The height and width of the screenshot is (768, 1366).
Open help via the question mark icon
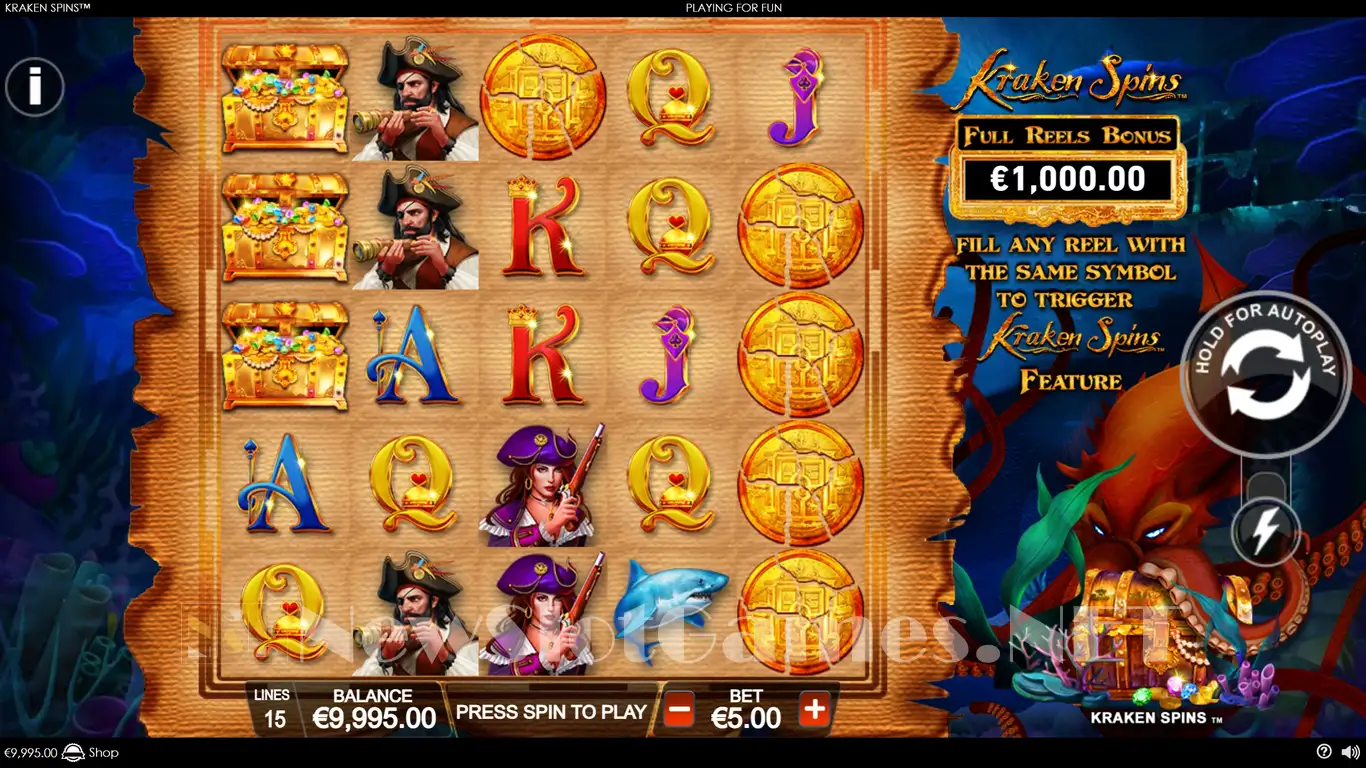click(1324, 752)
